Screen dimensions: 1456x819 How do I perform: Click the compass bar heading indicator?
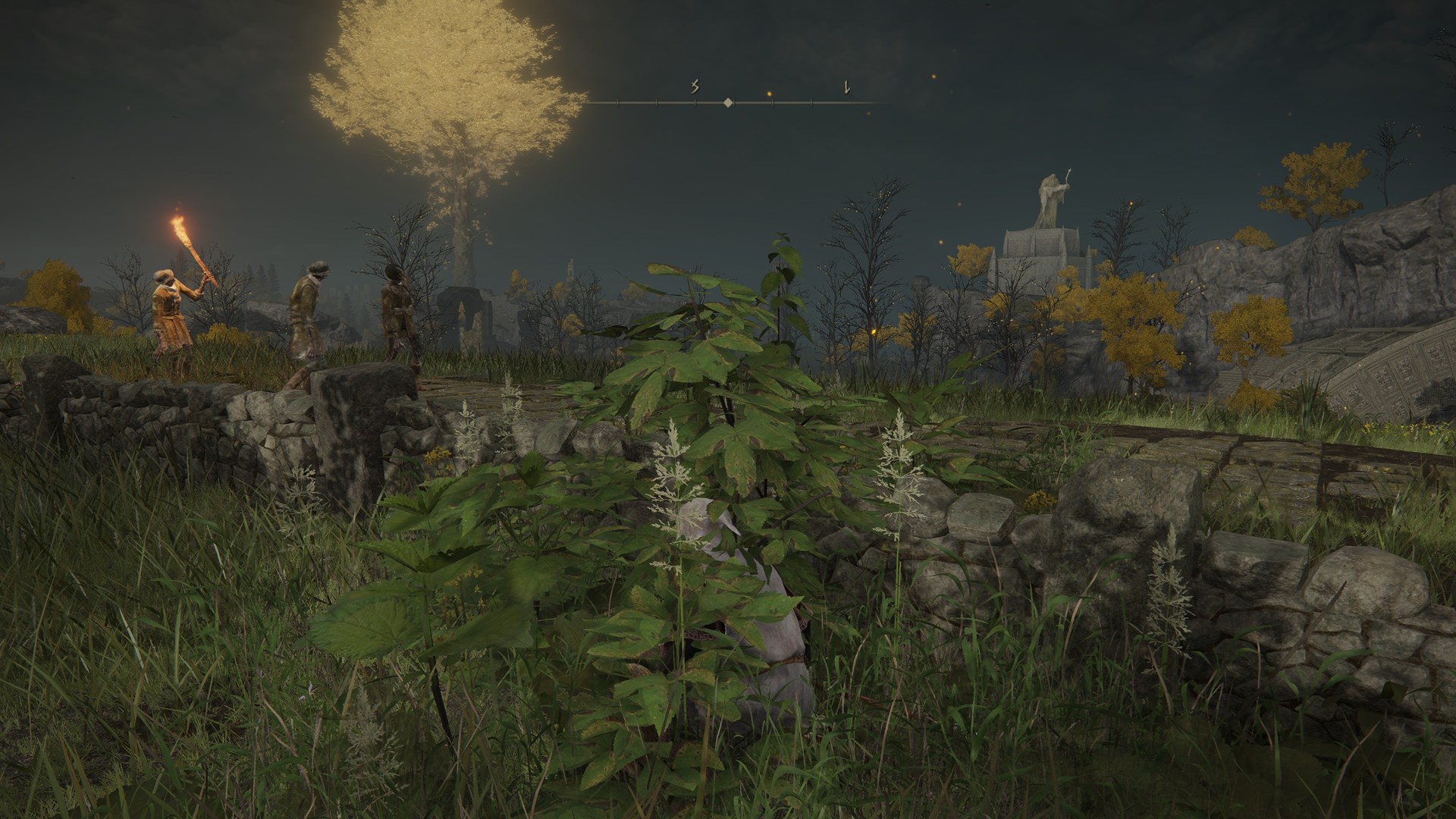pos(728,102)
